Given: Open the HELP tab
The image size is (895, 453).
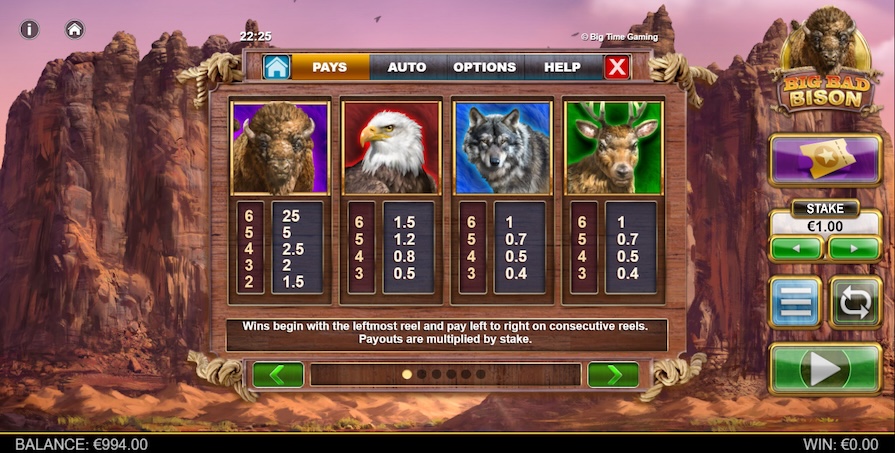Looking at the screenshot, I should (562, 67).
